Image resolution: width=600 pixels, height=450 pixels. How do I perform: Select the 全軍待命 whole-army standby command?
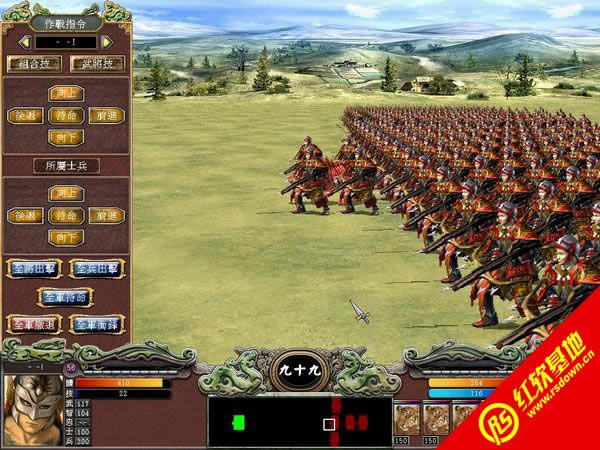coord(65,296)
